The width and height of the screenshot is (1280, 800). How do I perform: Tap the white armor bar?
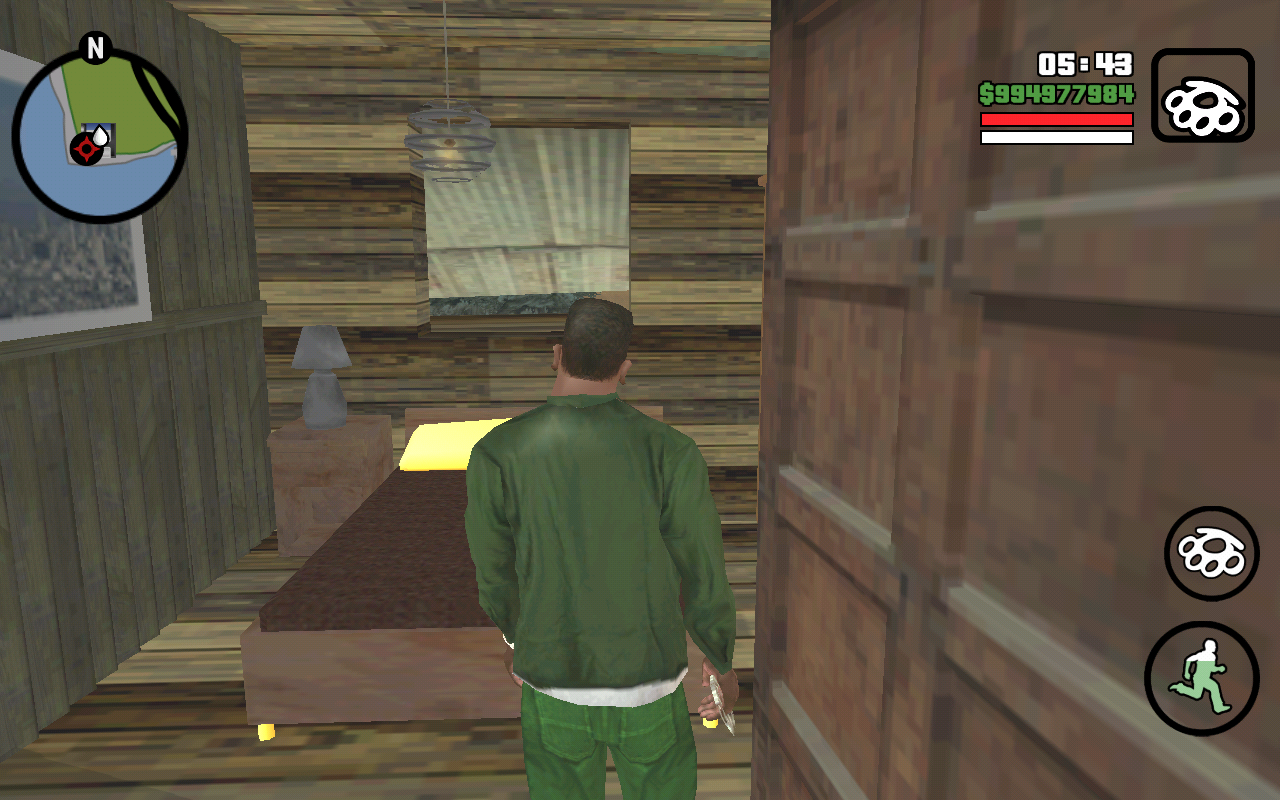[1055, 135]
